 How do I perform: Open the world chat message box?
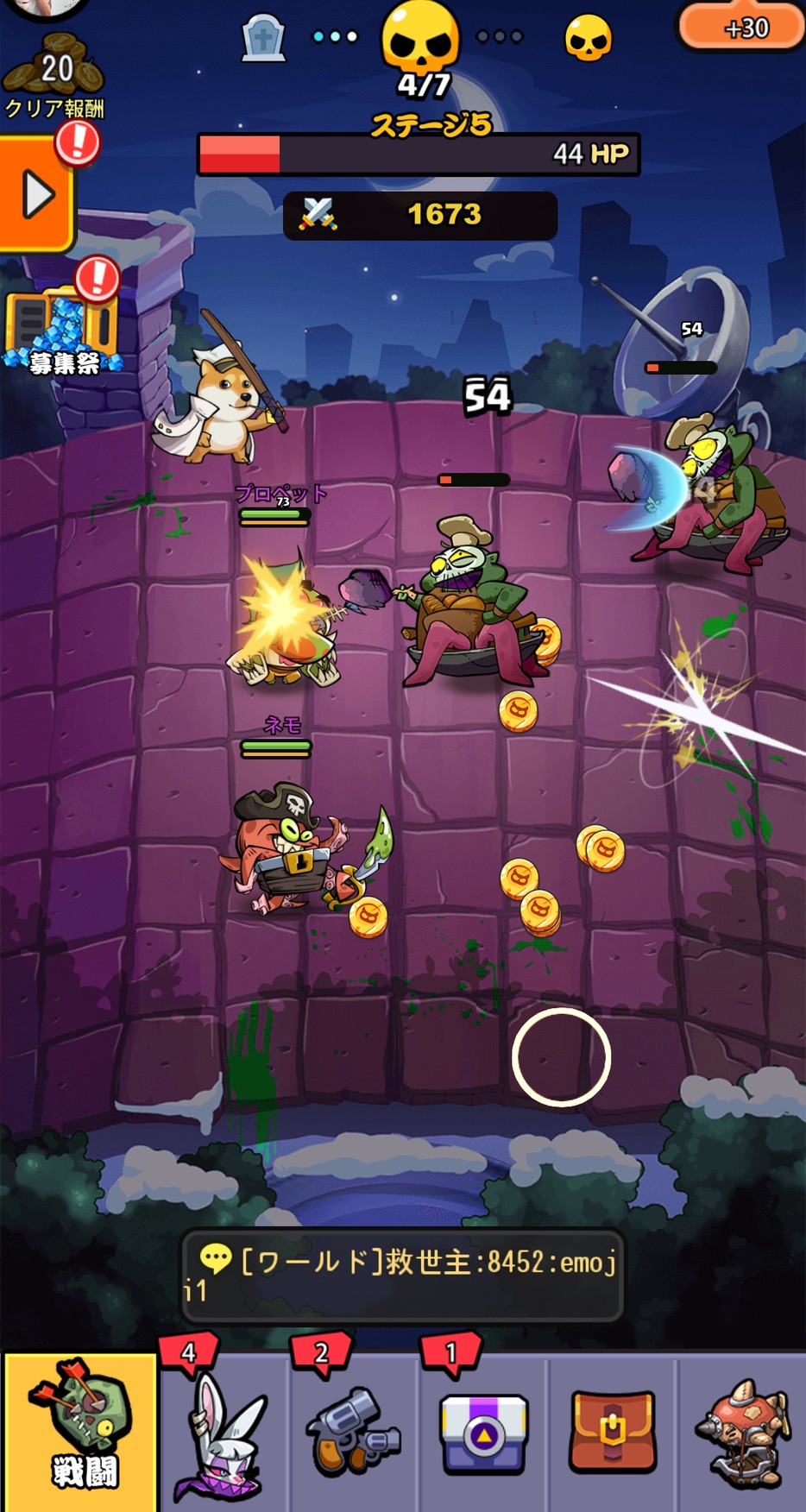pyautogui.click(x=402, y=1275)
